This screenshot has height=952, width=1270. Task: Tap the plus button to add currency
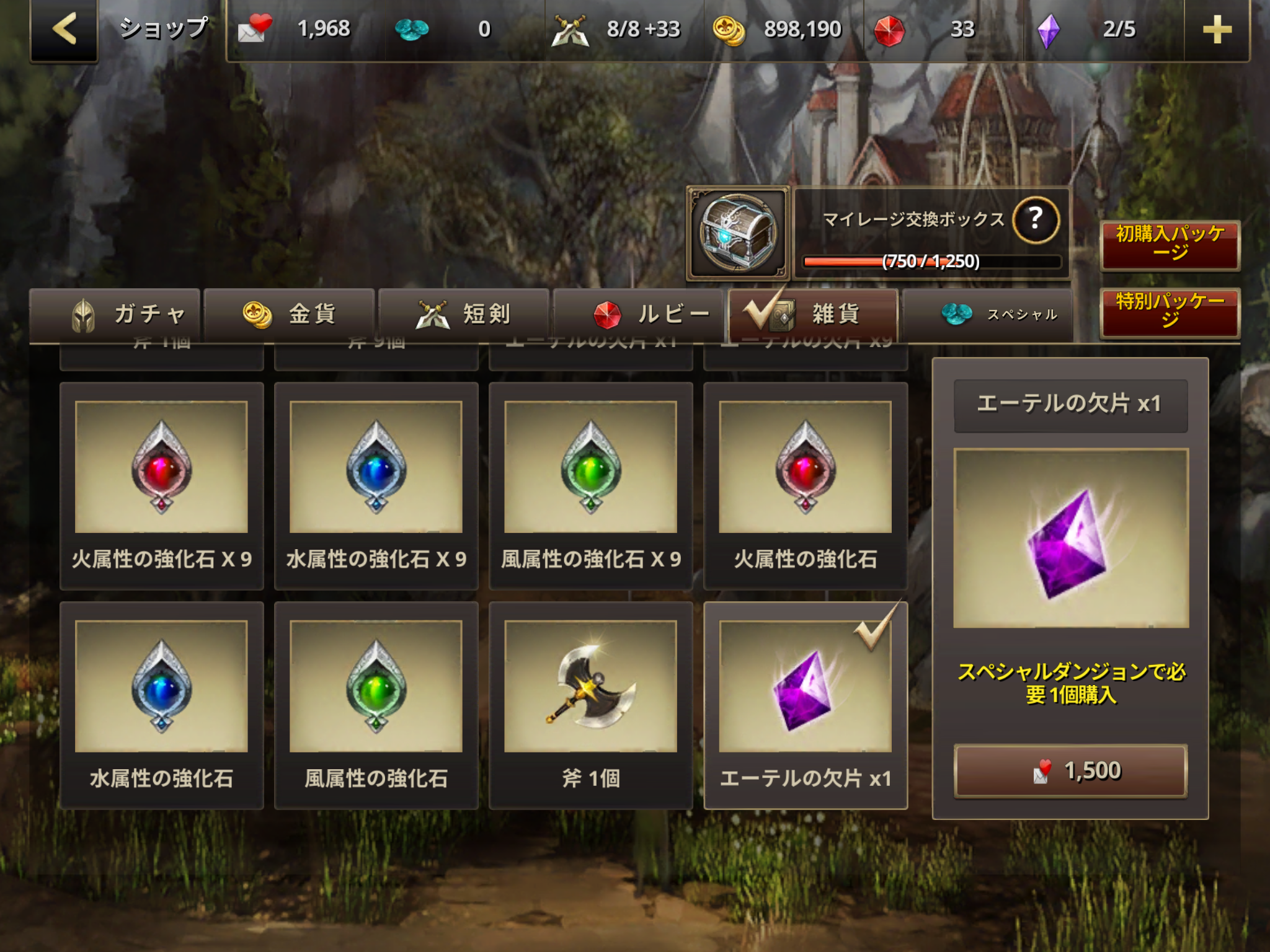coord(1216,30)
